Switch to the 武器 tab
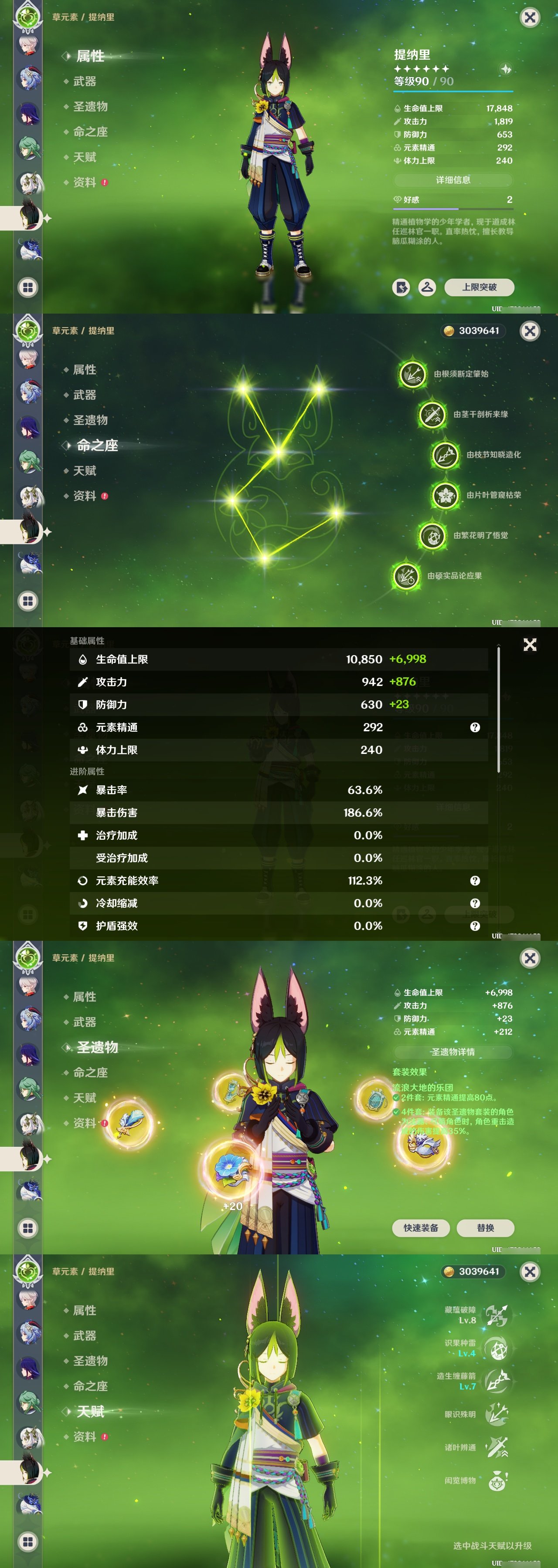This screenshot has height=1568, width=558. 85,81
